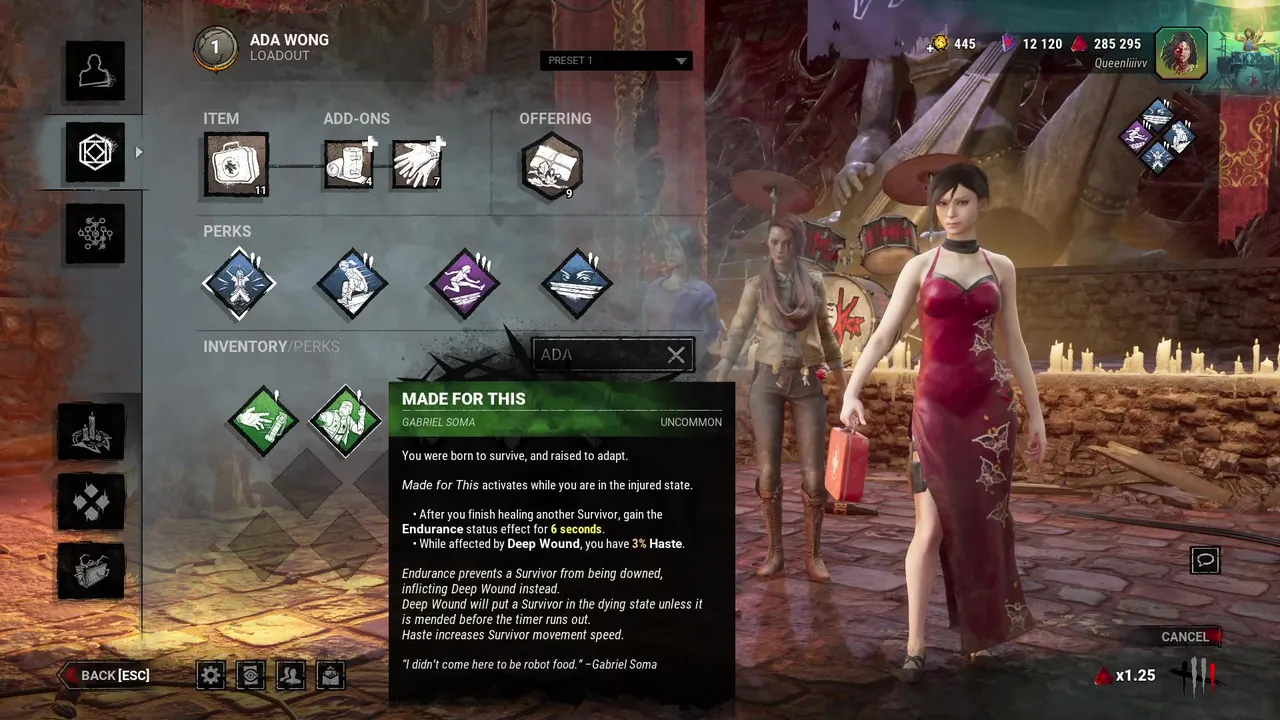
Task: Pick the purple leaping-figure perk slot
Action: (x=464, y=283)
